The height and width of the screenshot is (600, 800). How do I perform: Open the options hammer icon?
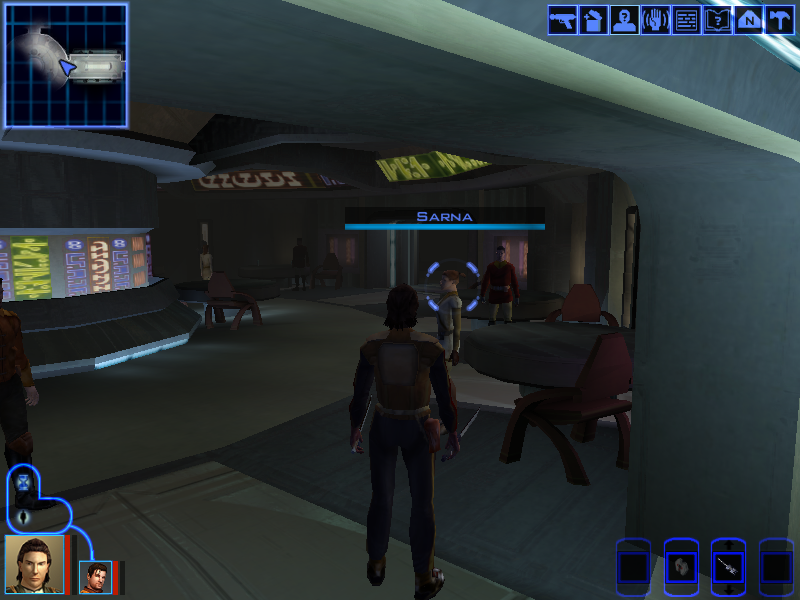pos(780,20)
